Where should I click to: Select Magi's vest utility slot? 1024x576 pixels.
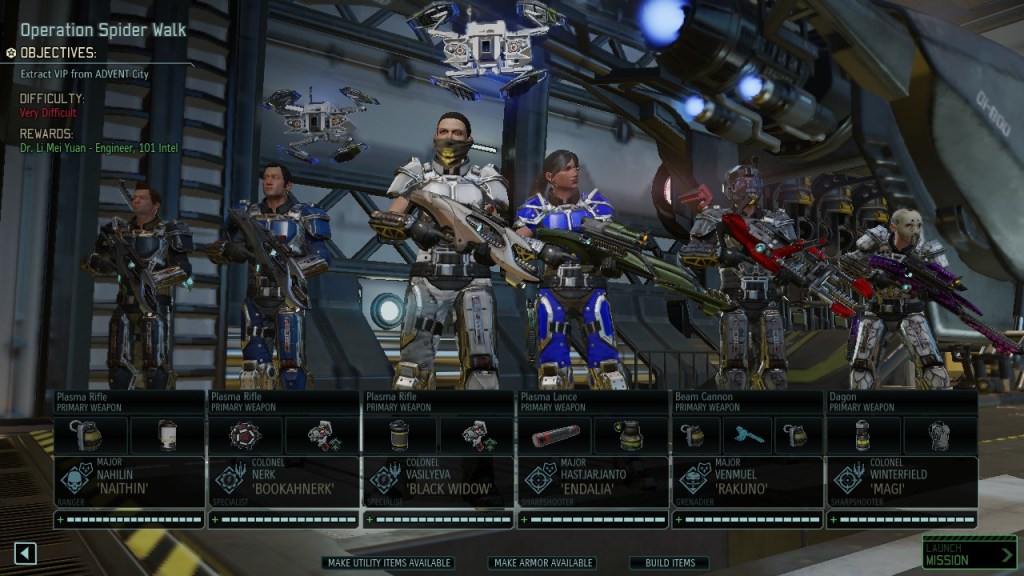coord(940,435)
